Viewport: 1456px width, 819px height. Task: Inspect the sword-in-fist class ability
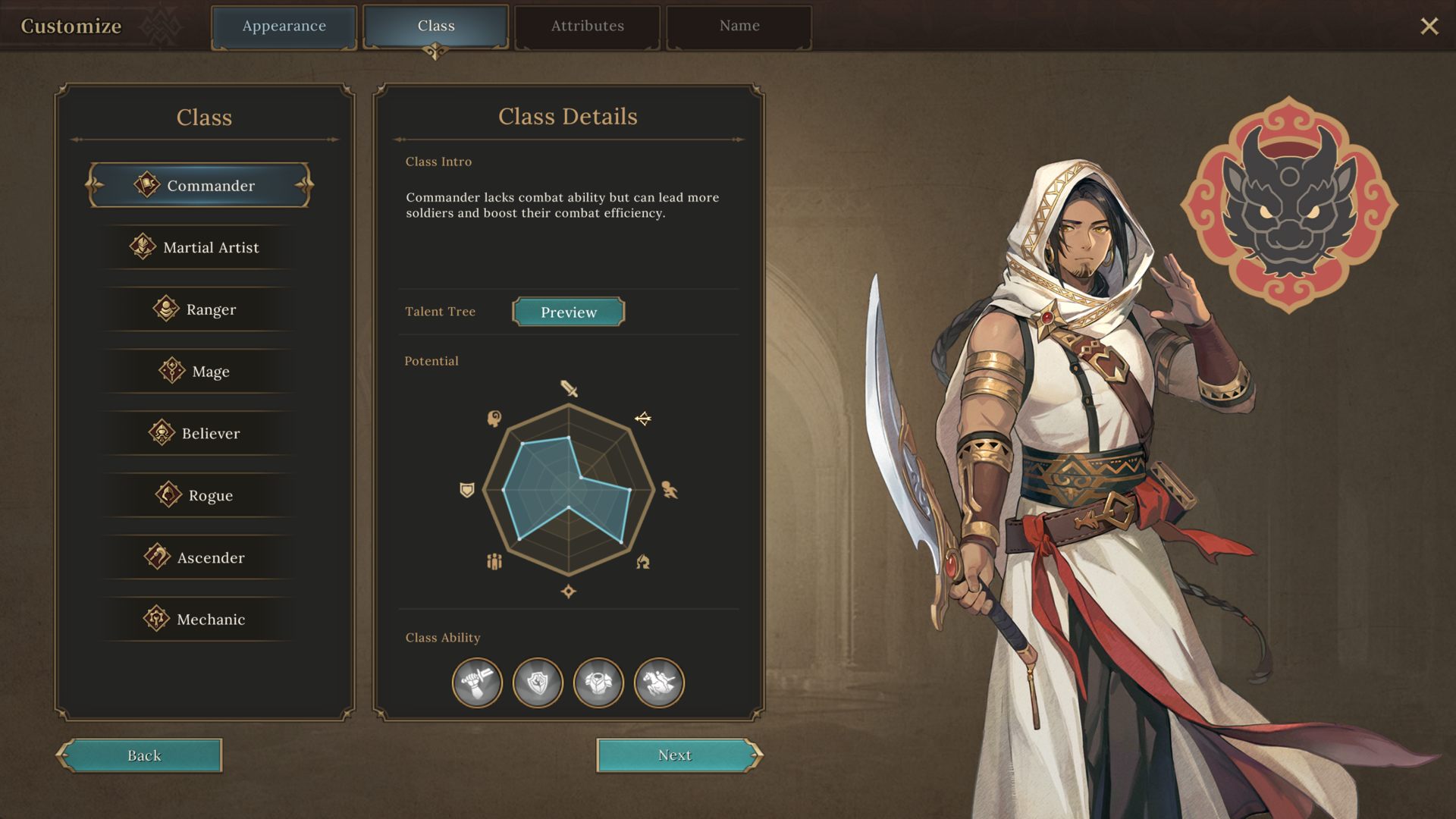(x=477, y=682)
